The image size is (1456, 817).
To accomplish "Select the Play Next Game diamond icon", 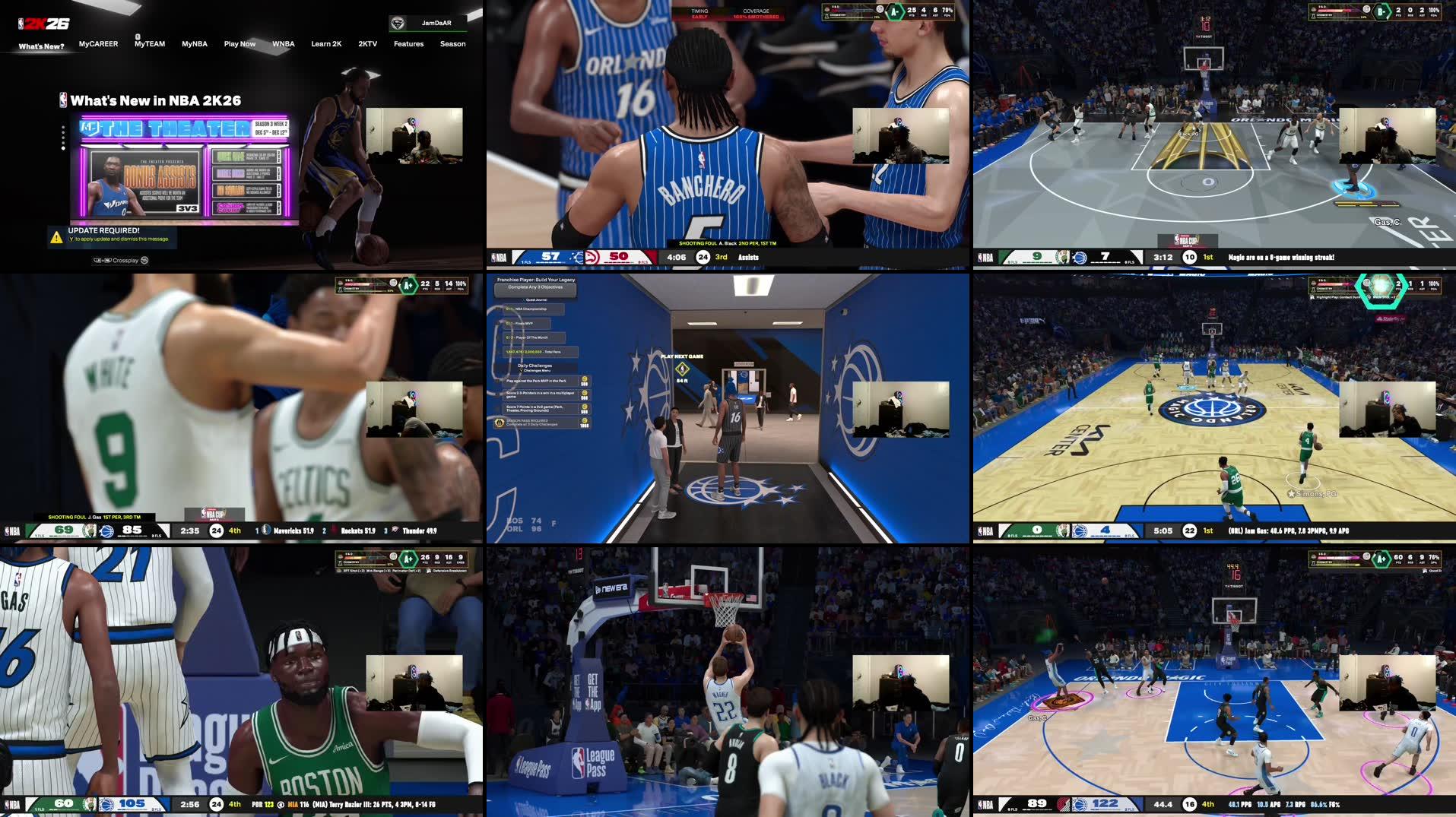I will [x=682, y=369].
